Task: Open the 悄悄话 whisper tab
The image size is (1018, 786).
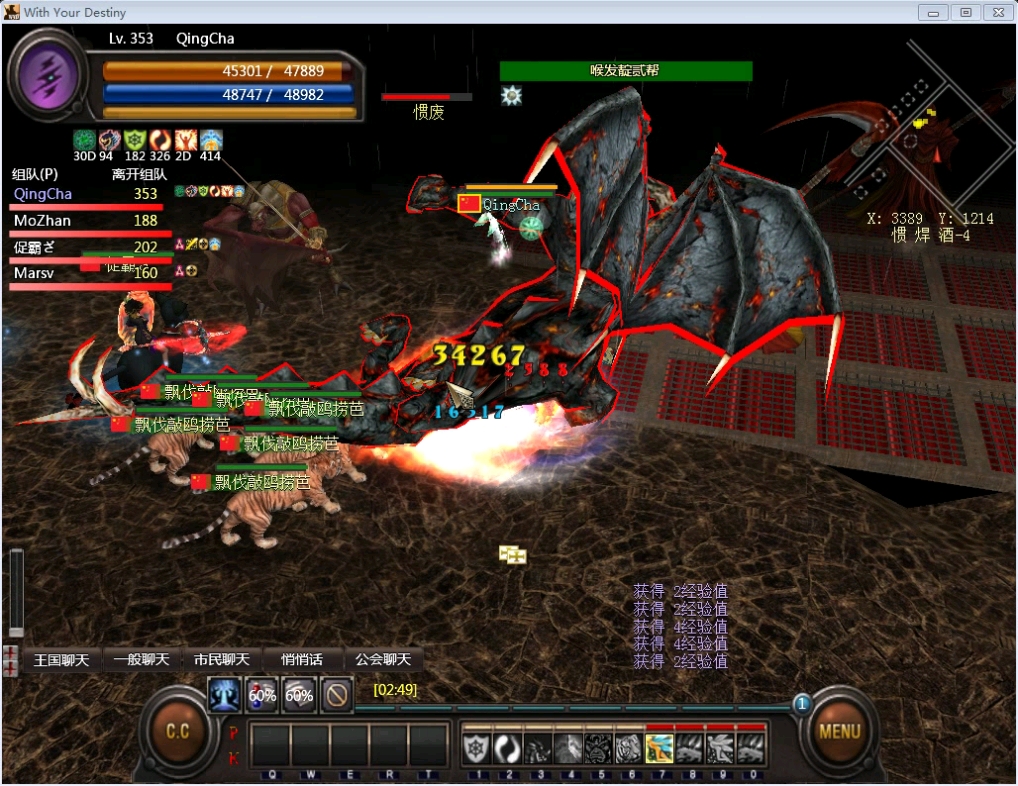Action: point(302,660)
